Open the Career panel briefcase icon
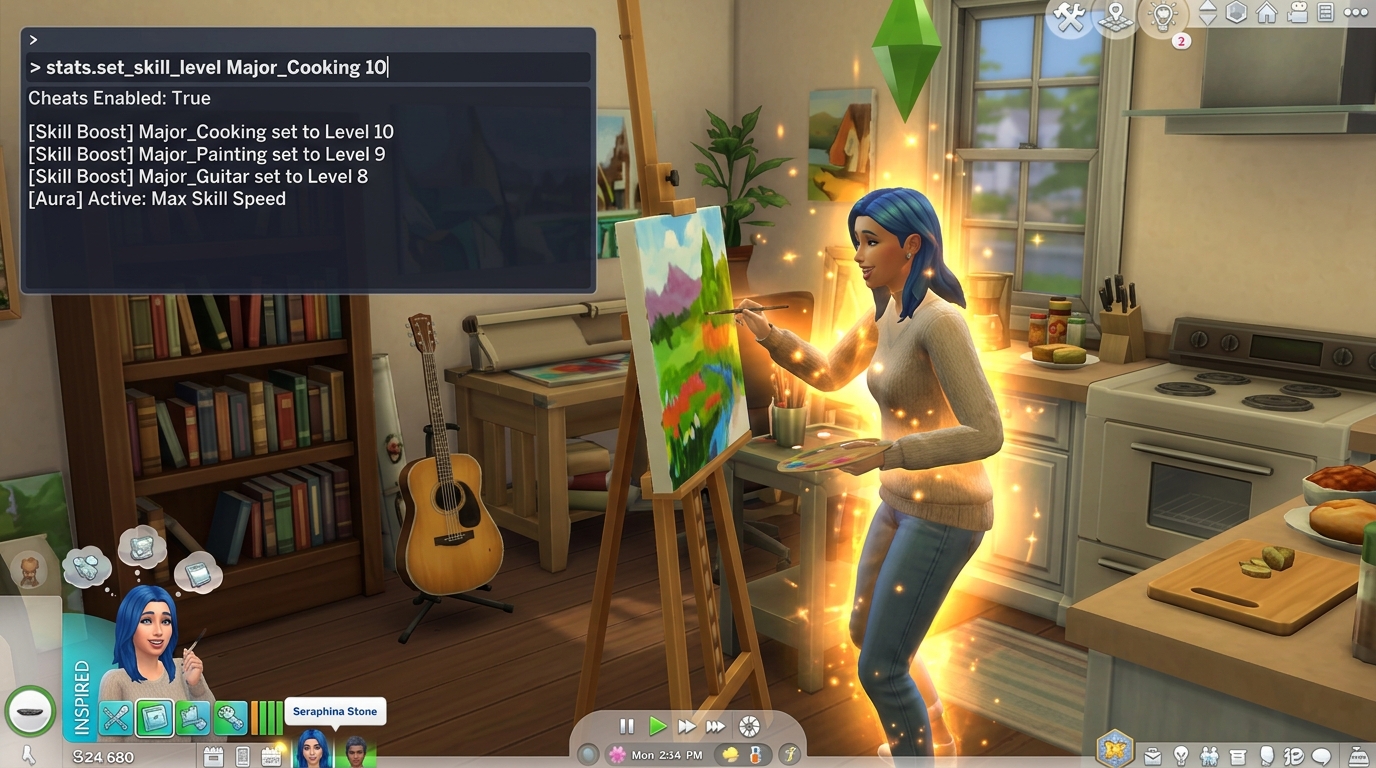This screenshot has height=768, width=1376. coord(1154,756)
